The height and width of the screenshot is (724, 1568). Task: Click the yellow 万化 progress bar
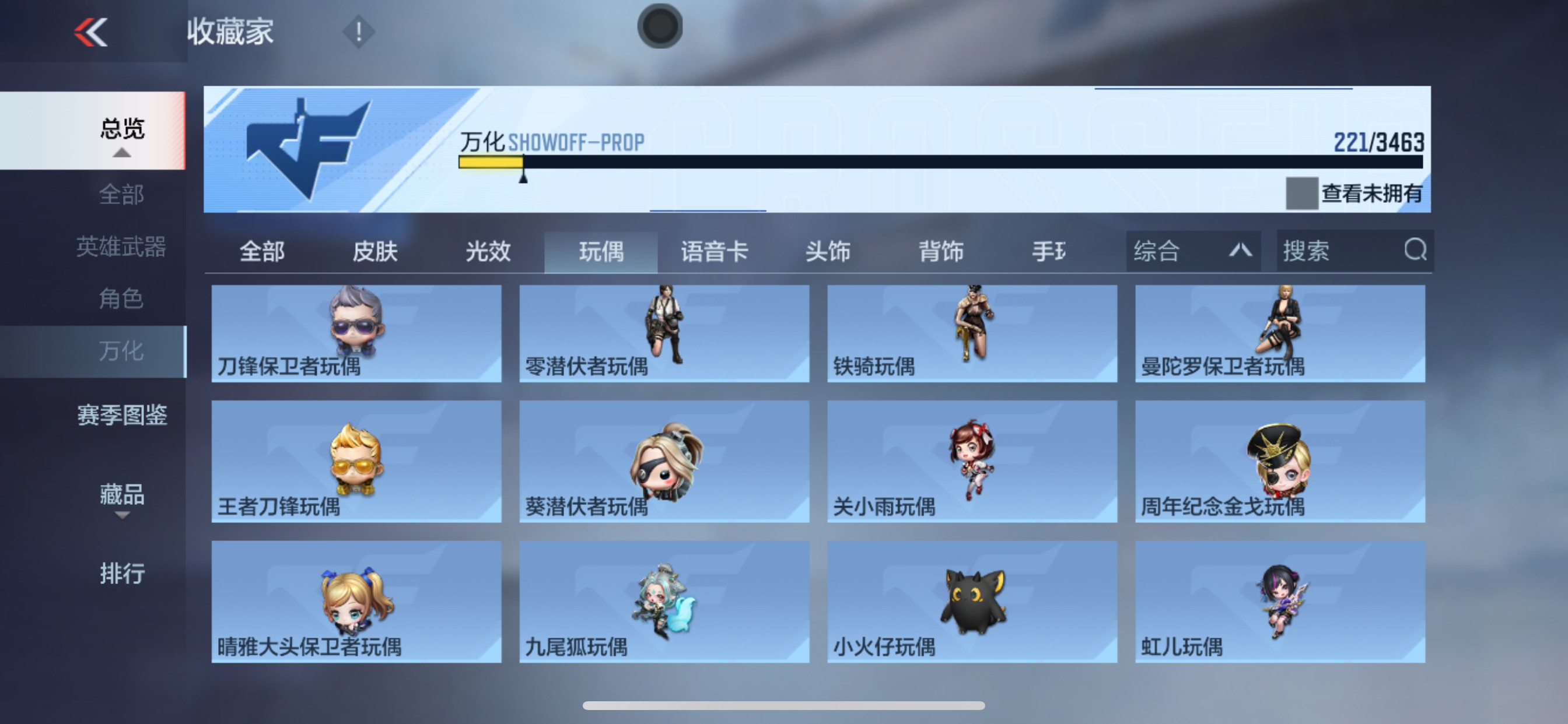pos(492,163)
